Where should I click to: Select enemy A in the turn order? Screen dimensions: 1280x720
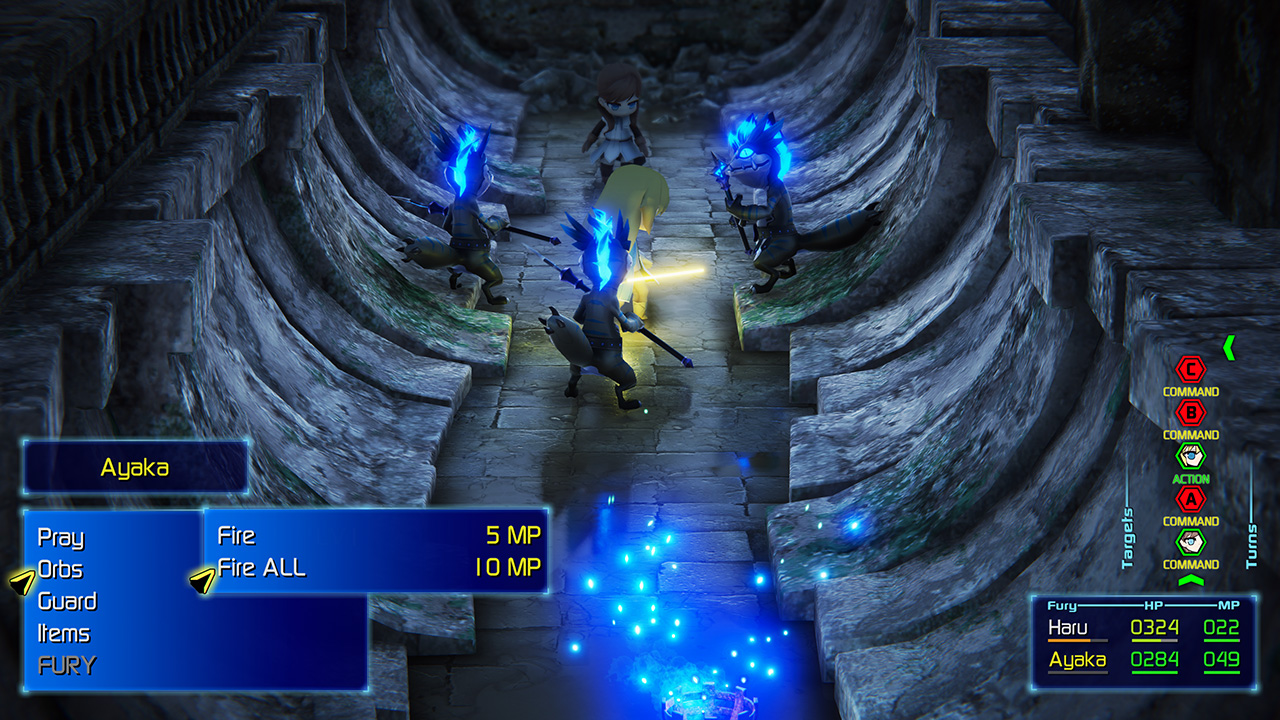pyautogui.click(x=1190, y=498)
